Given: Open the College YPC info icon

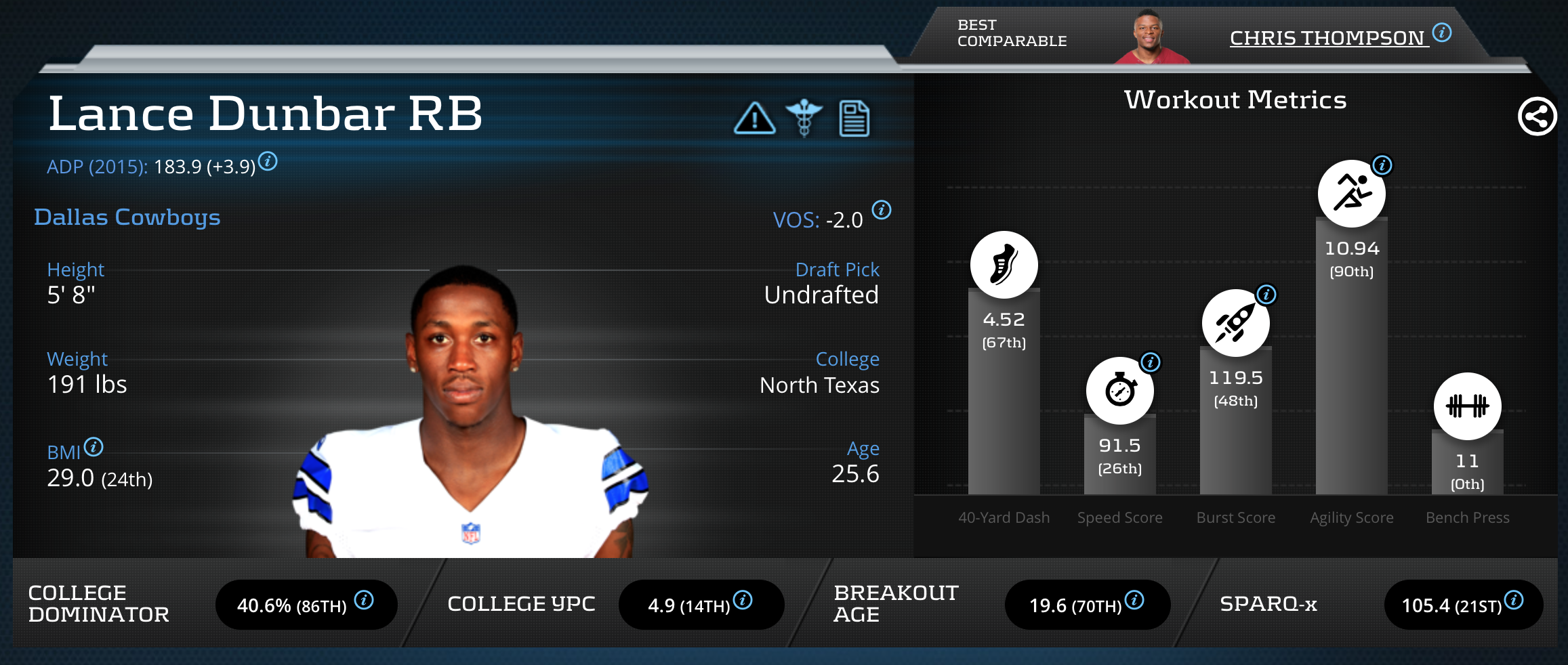Looking at the screenshot, I should coord(743,600).
